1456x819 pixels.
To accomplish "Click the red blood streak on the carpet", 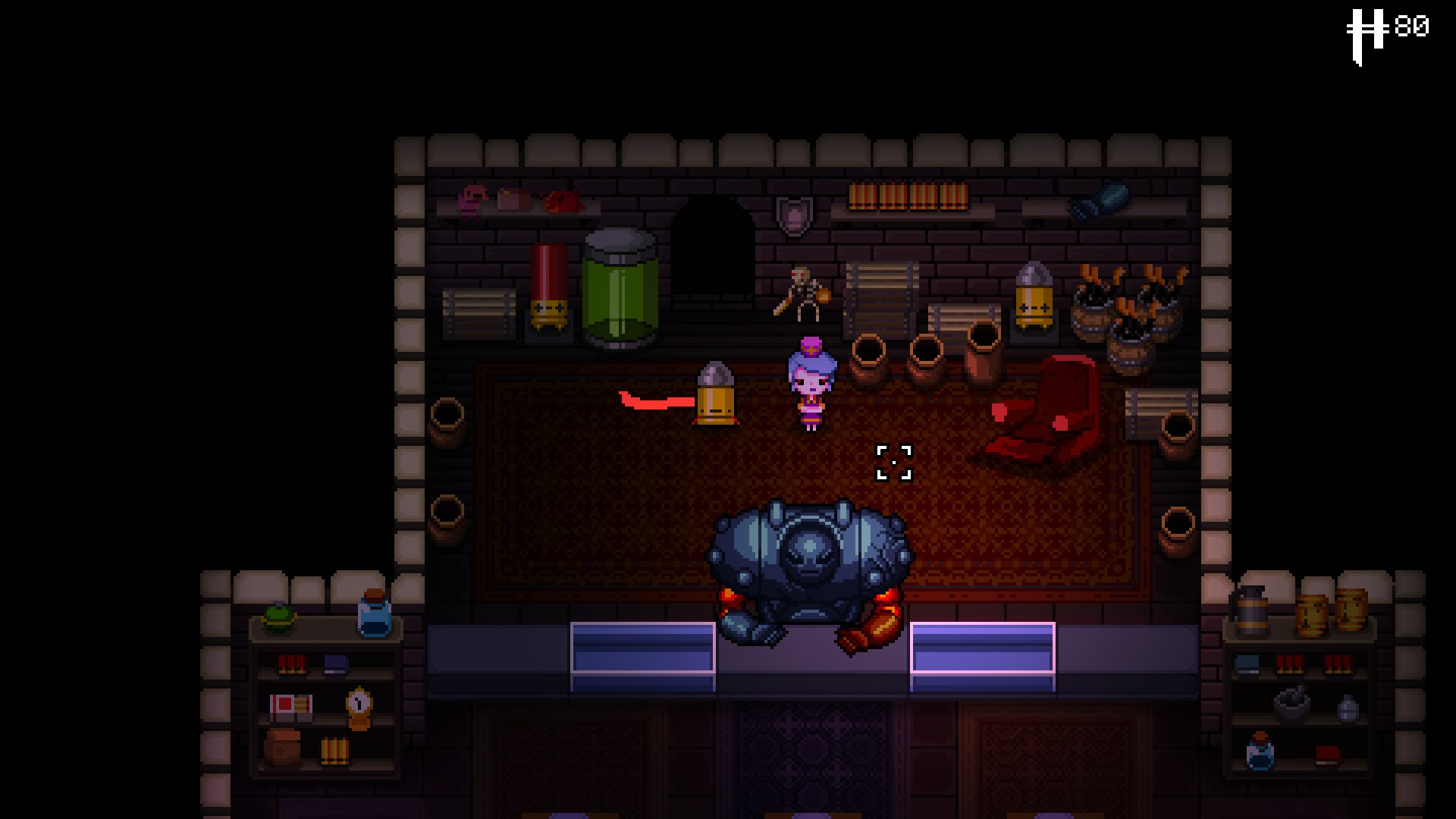I will (656, 400).
